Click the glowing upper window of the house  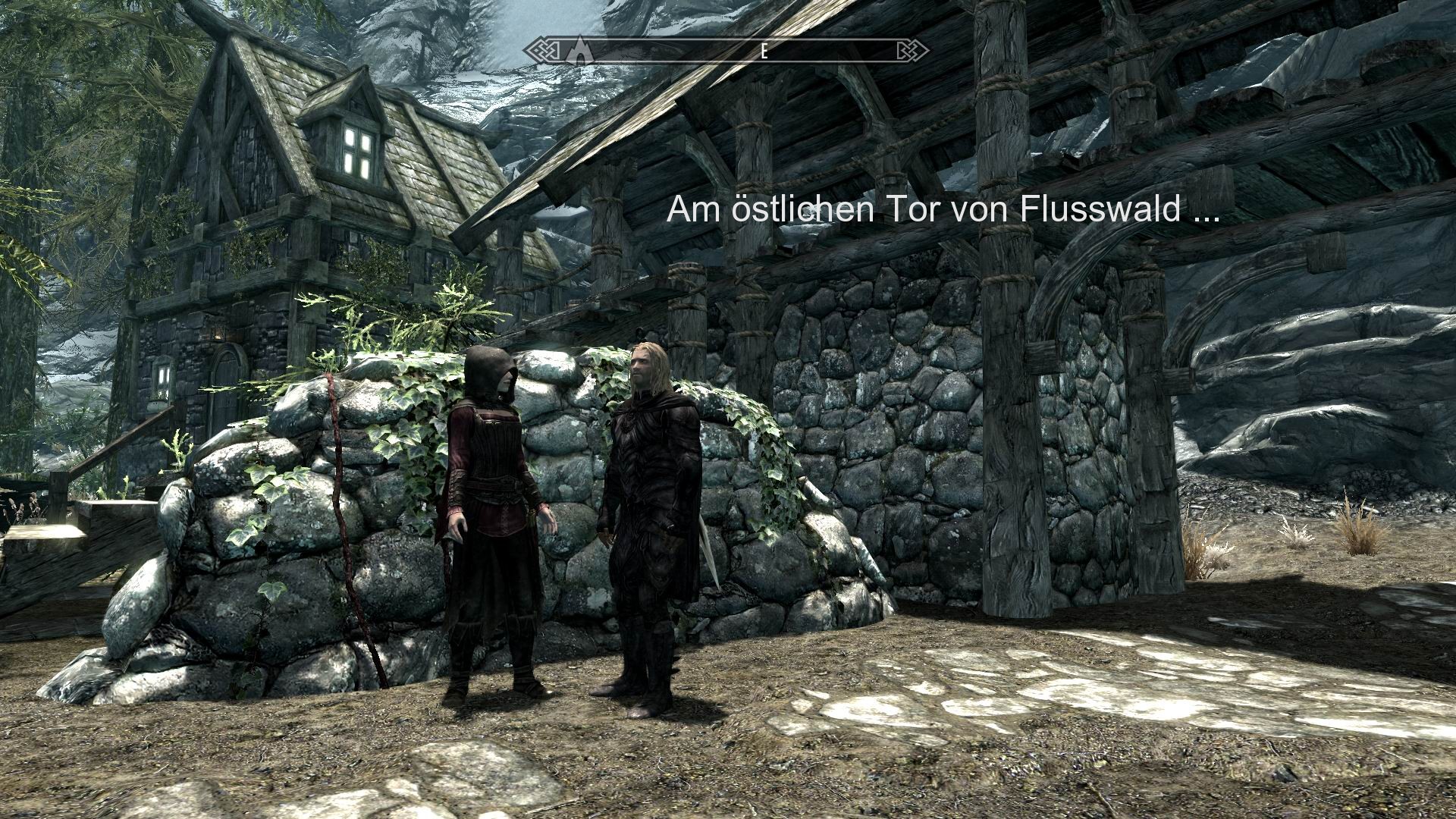click(359, 149)
